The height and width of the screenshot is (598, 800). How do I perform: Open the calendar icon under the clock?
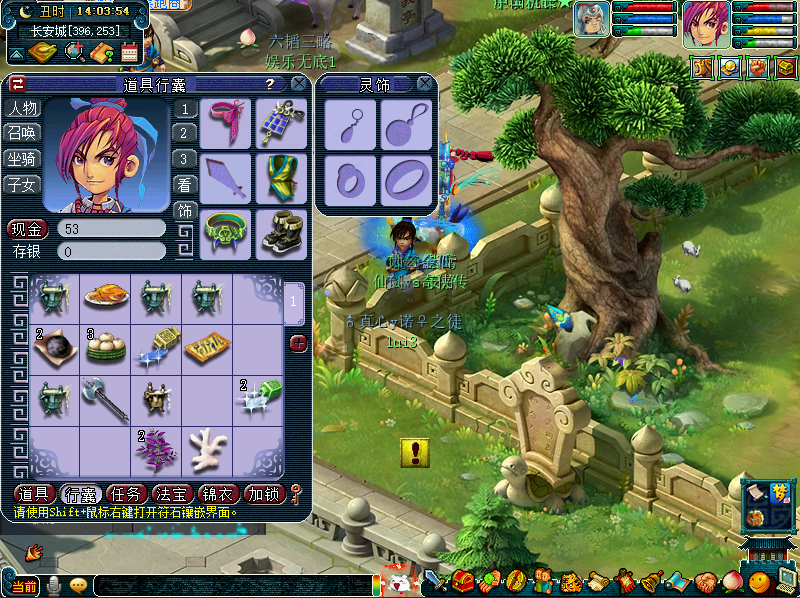coord(130,52)
